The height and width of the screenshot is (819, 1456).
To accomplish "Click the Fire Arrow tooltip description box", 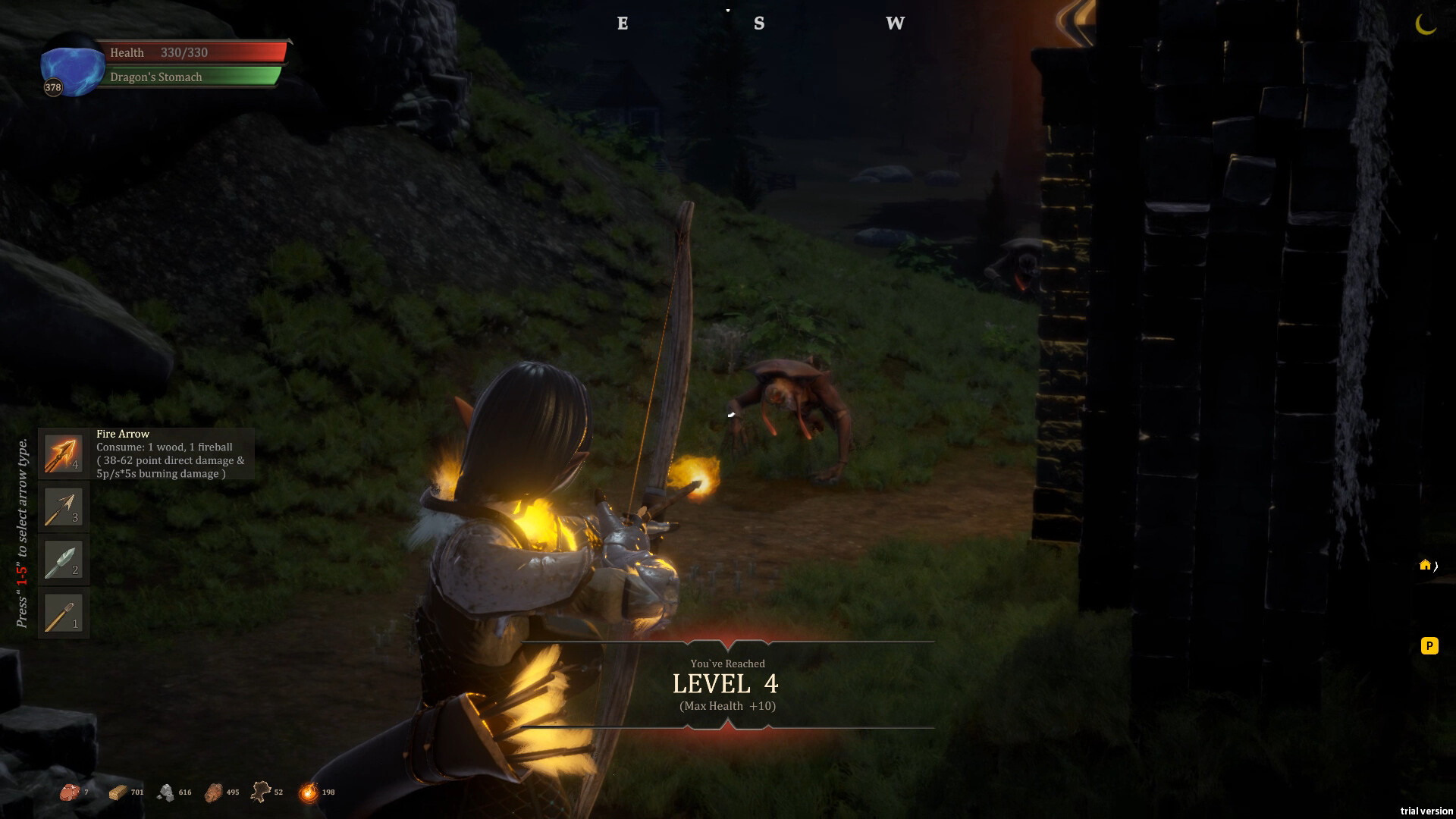I will pos(173,453).
